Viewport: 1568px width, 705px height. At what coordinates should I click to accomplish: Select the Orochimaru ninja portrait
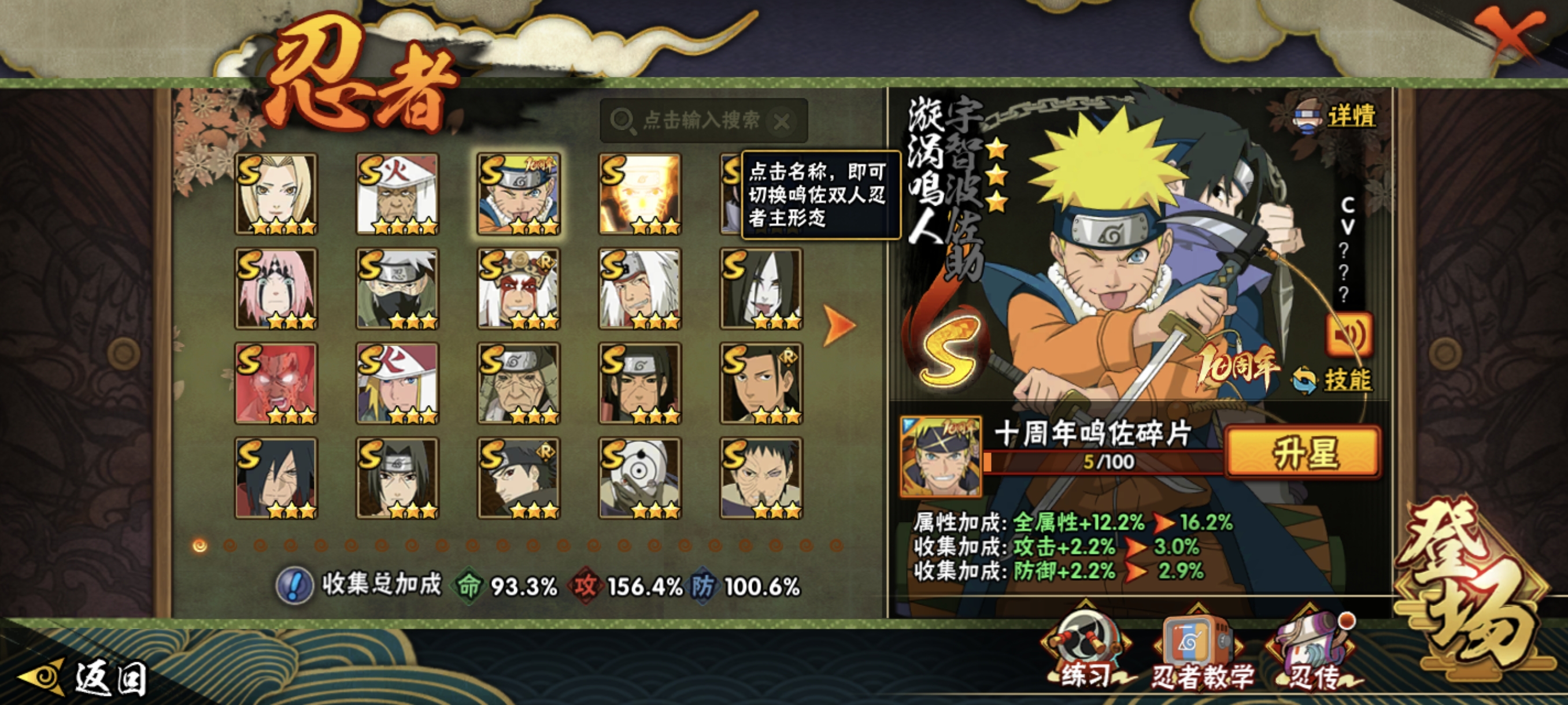click(x=761, y=288)
